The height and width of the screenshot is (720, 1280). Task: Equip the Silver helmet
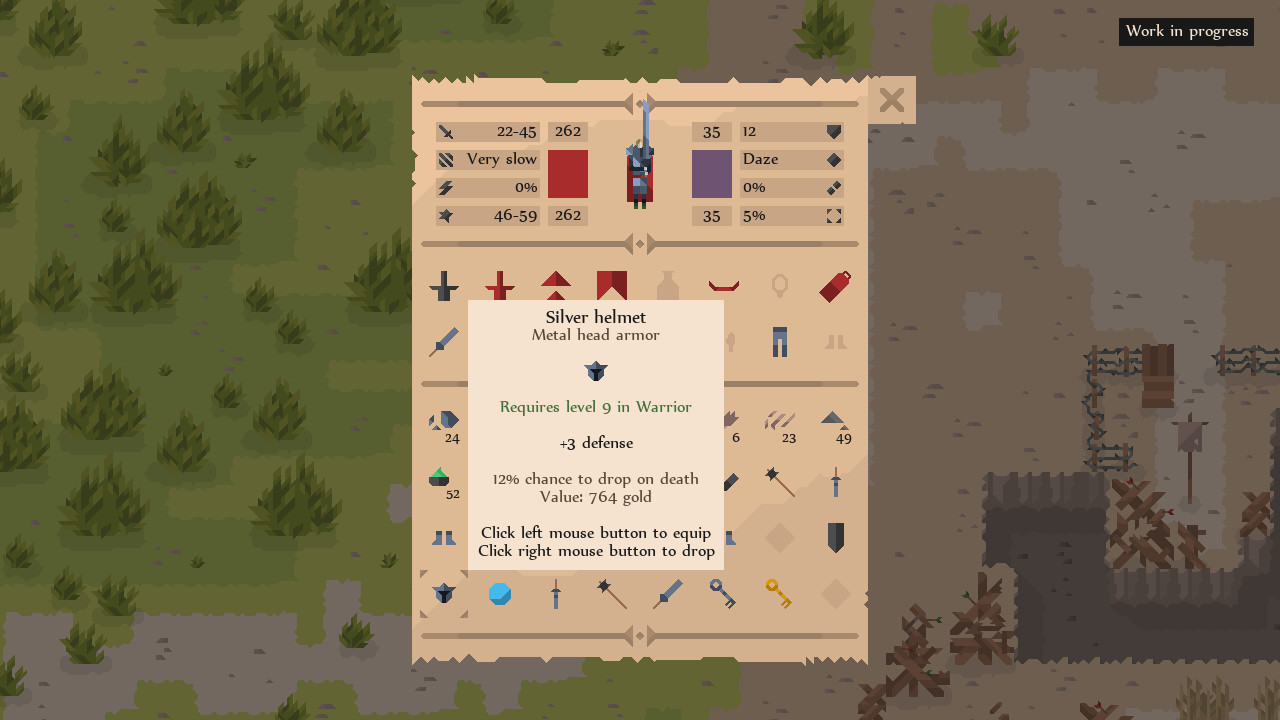pyautogui.click(x=444, y=593)
